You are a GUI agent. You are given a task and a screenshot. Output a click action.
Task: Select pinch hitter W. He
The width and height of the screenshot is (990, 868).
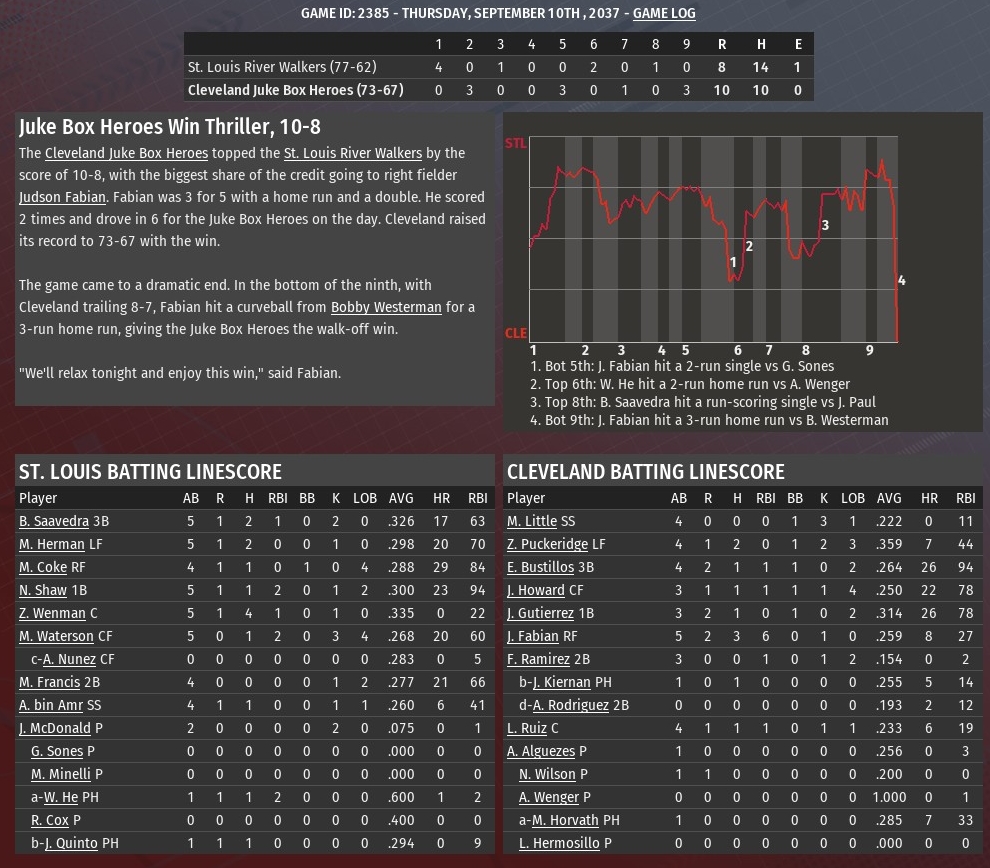pos(60,797)
